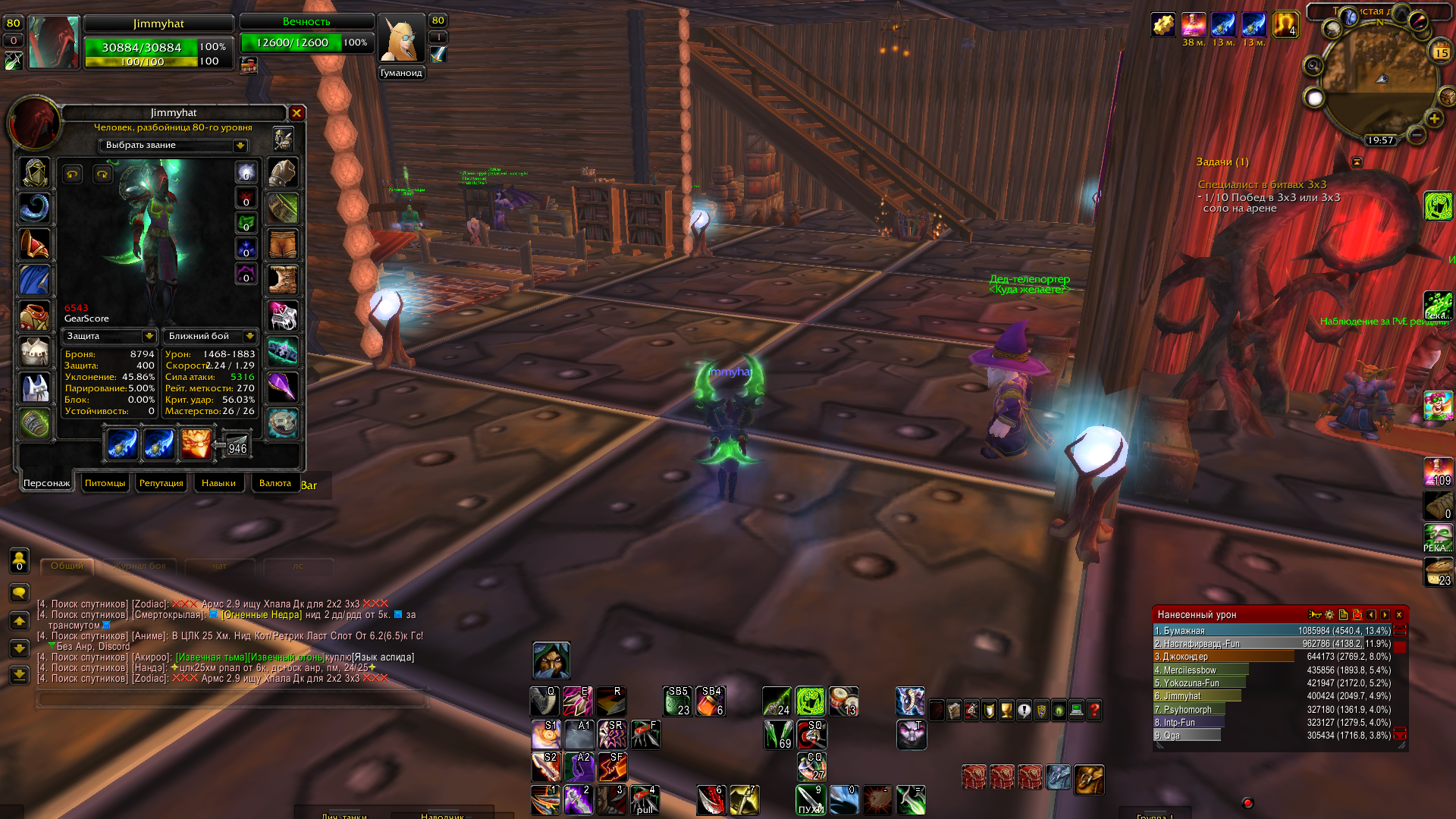The width and height of the screenshot is (1456, 819).
Task: Click the Вечность target frame
Action: coord(306,35)
